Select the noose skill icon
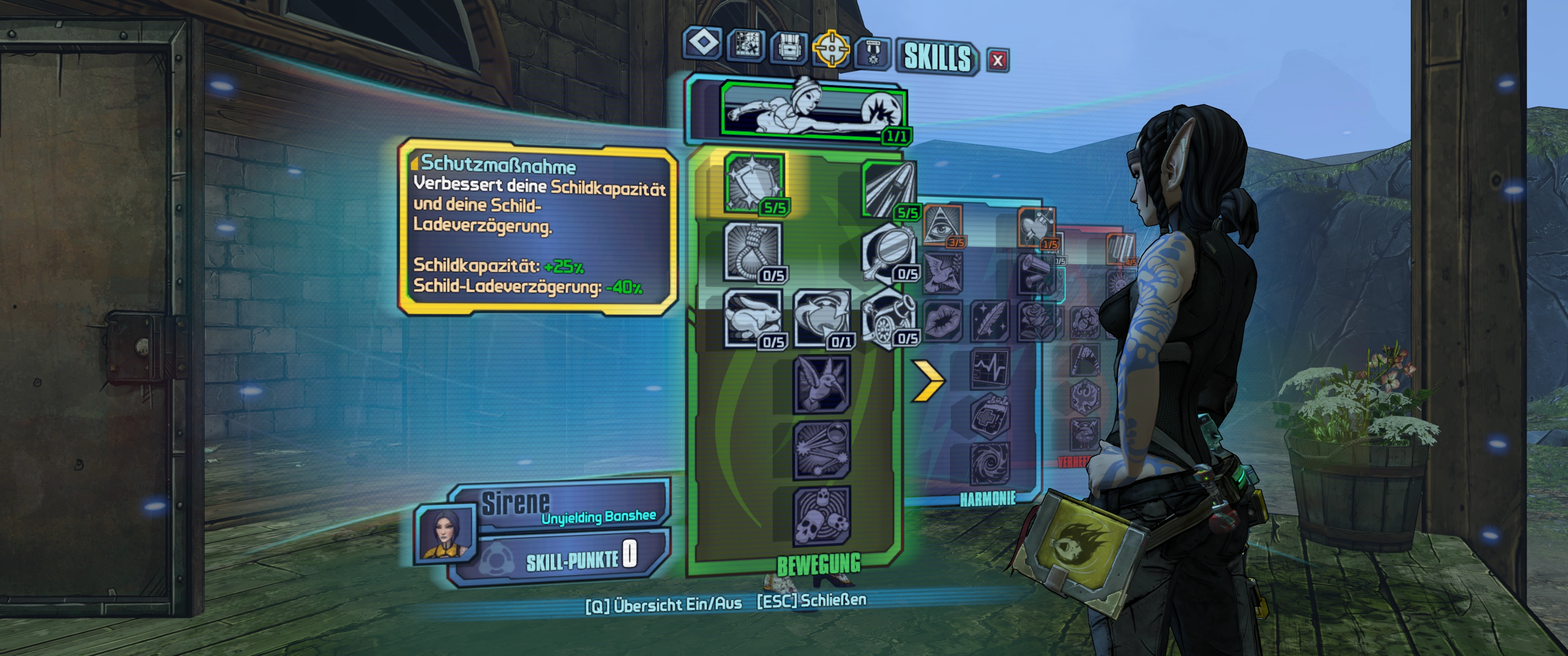 (x=753, y=251)
